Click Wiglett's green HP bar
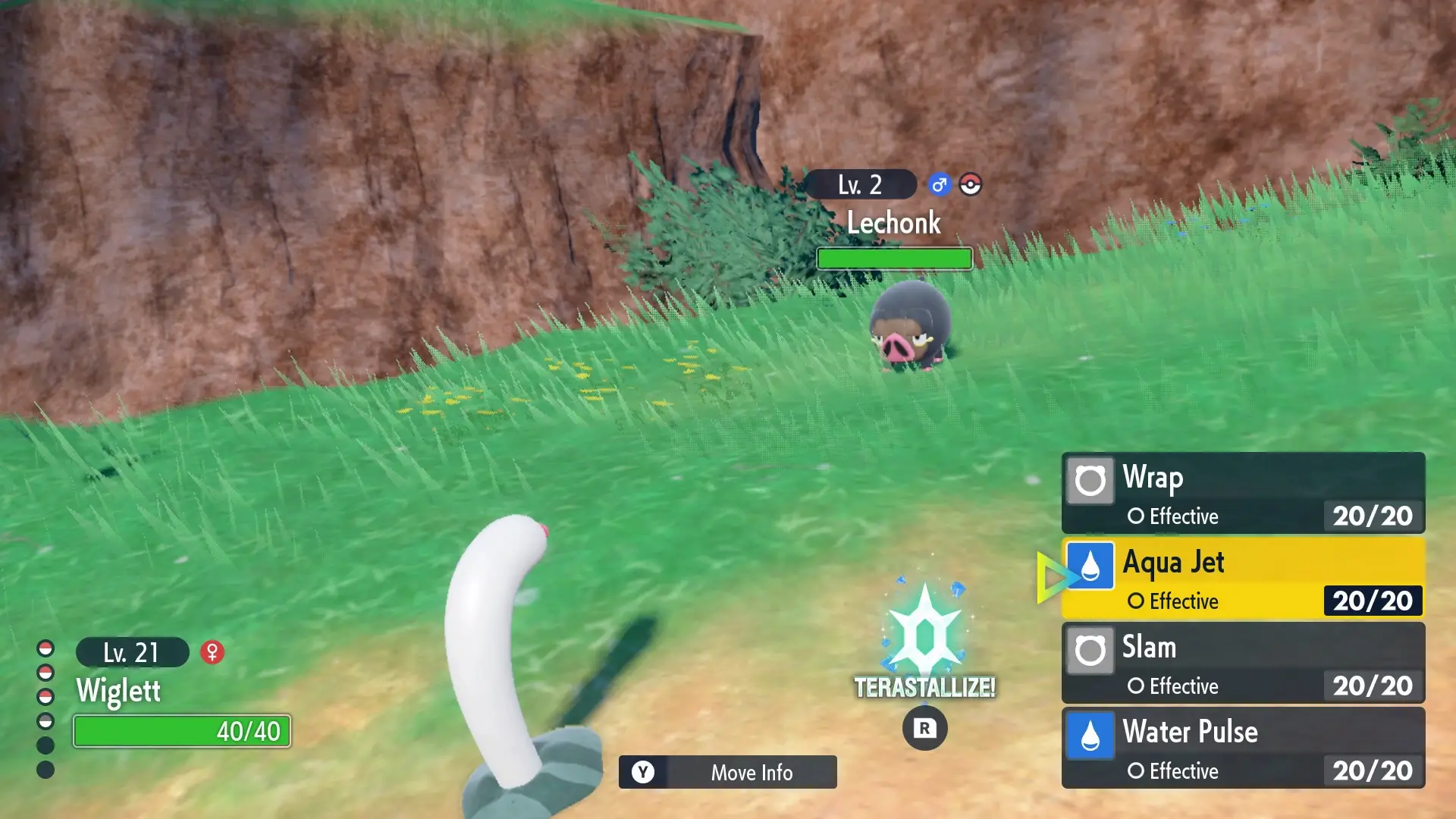 (181, 732)
